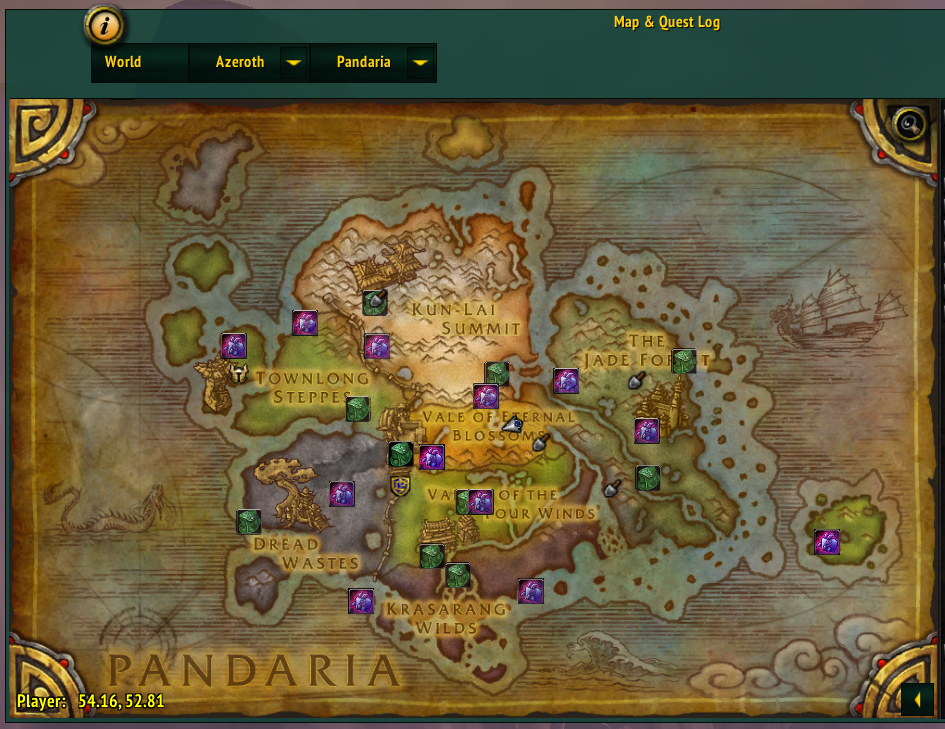The height and width of the screenshot is (729, 945).
Task: Open the Pandaria zone dropdown arrow
Action: [x=421, y=62]
